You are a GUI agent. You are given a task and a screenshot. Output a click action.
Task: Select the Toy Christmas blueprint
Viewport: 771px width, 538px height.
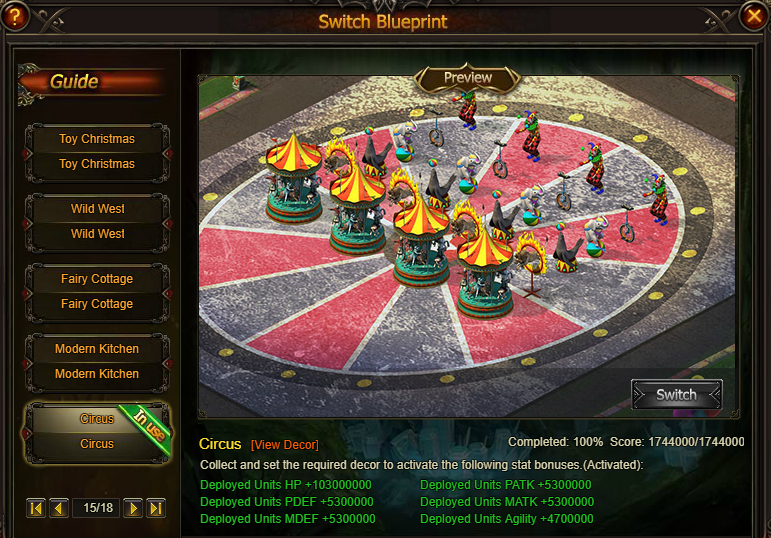97,151
